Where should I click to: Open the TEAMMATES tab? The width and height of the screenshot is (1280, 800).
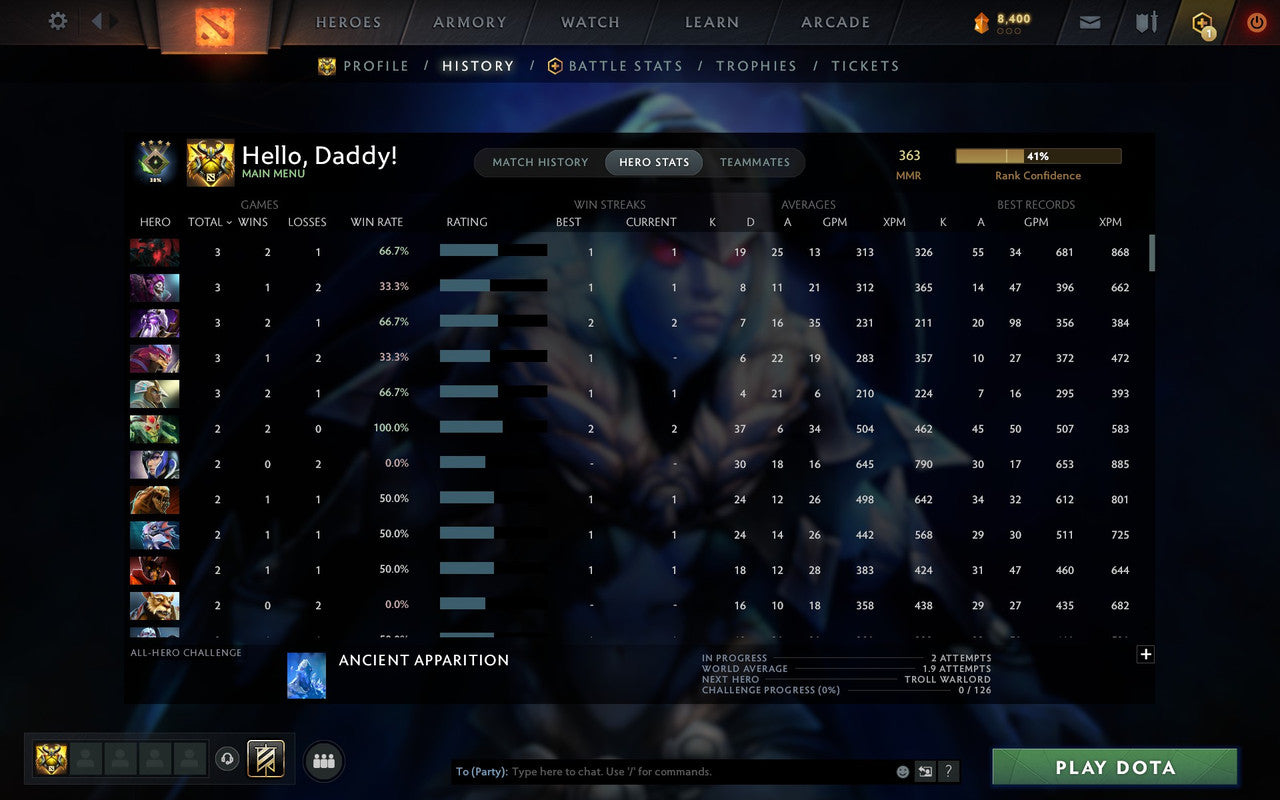point(755,162)
